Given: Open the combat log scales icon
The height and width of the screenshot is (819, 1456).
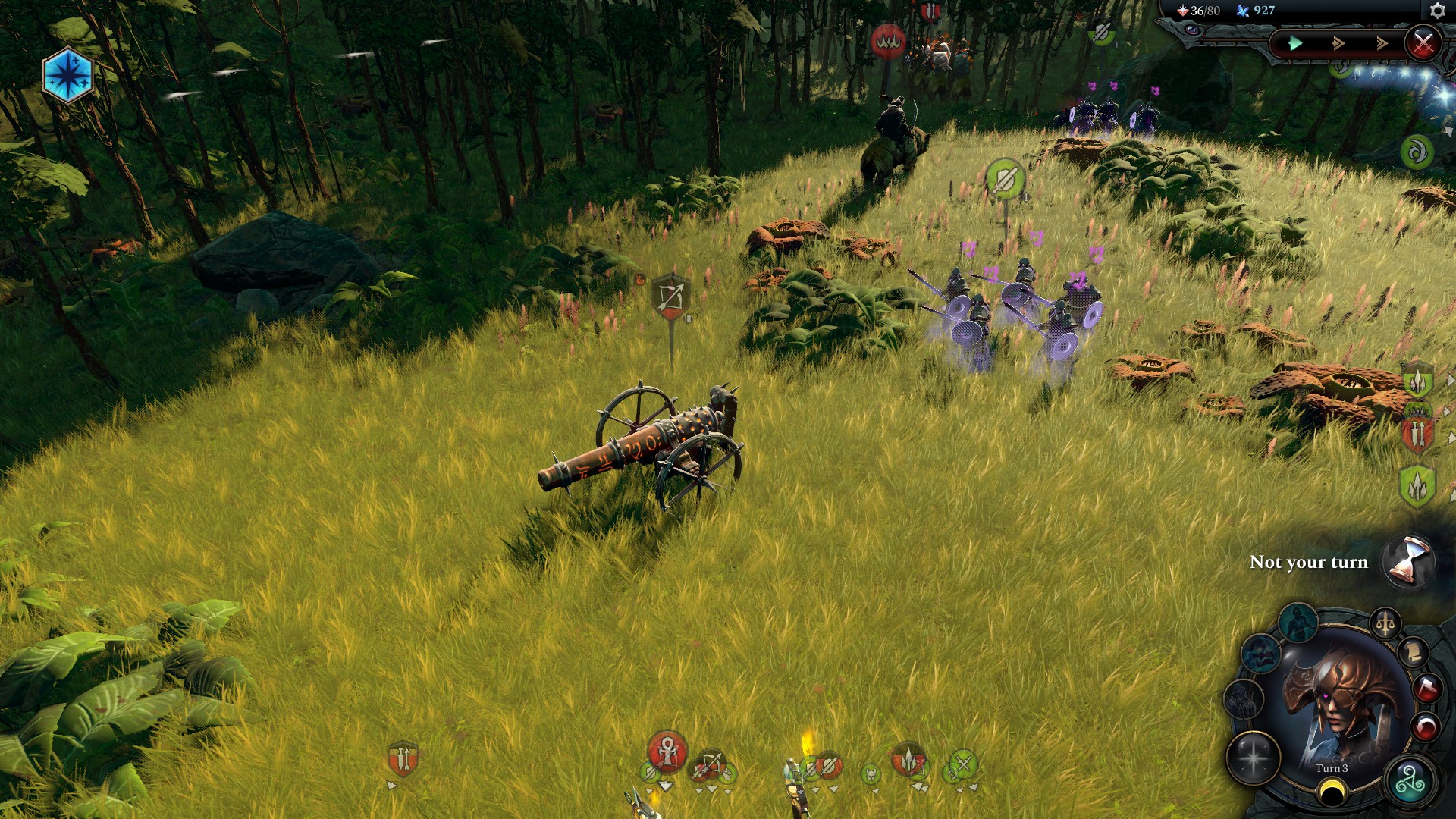Looking at the screenshot, I should point(1386,621).
